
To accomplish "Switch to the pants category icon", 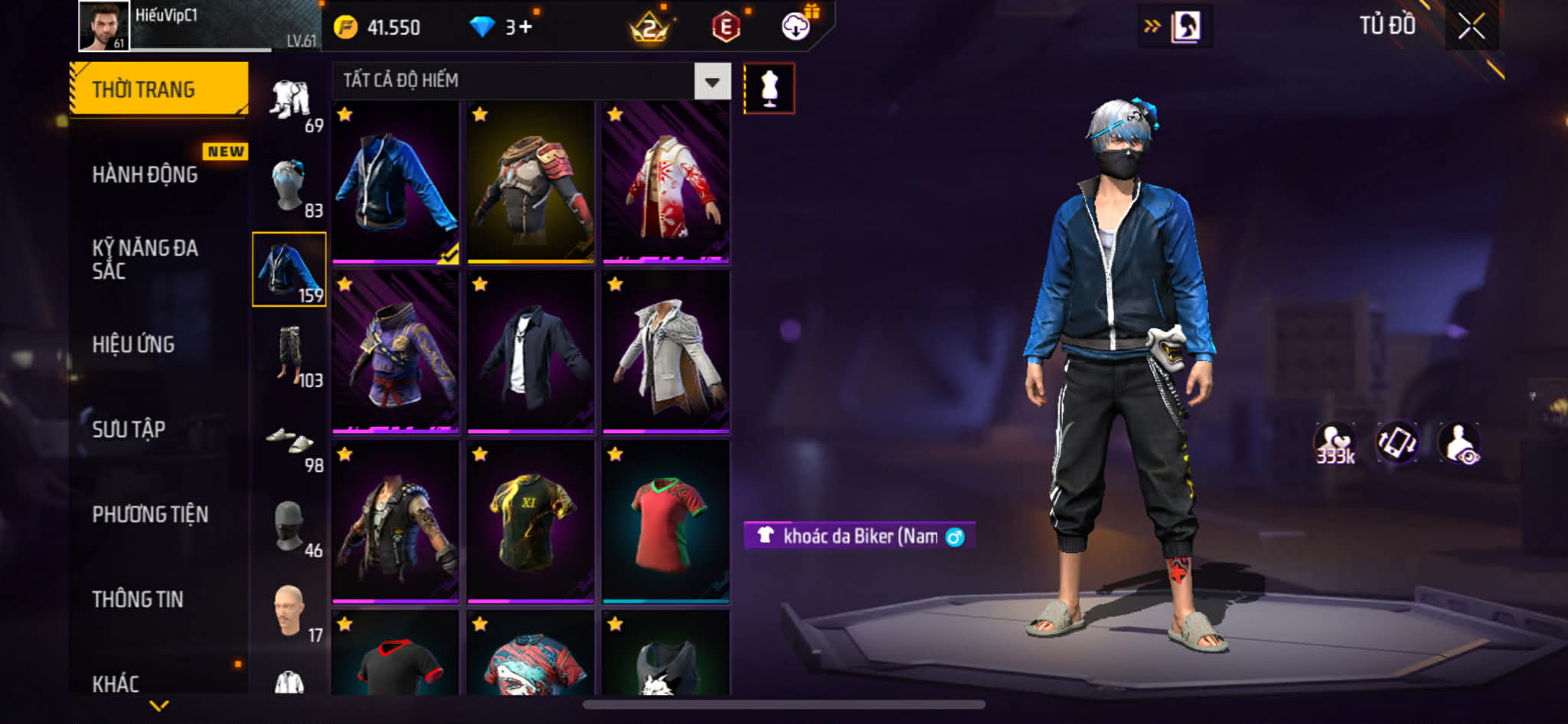I will (x=291, y=354).
